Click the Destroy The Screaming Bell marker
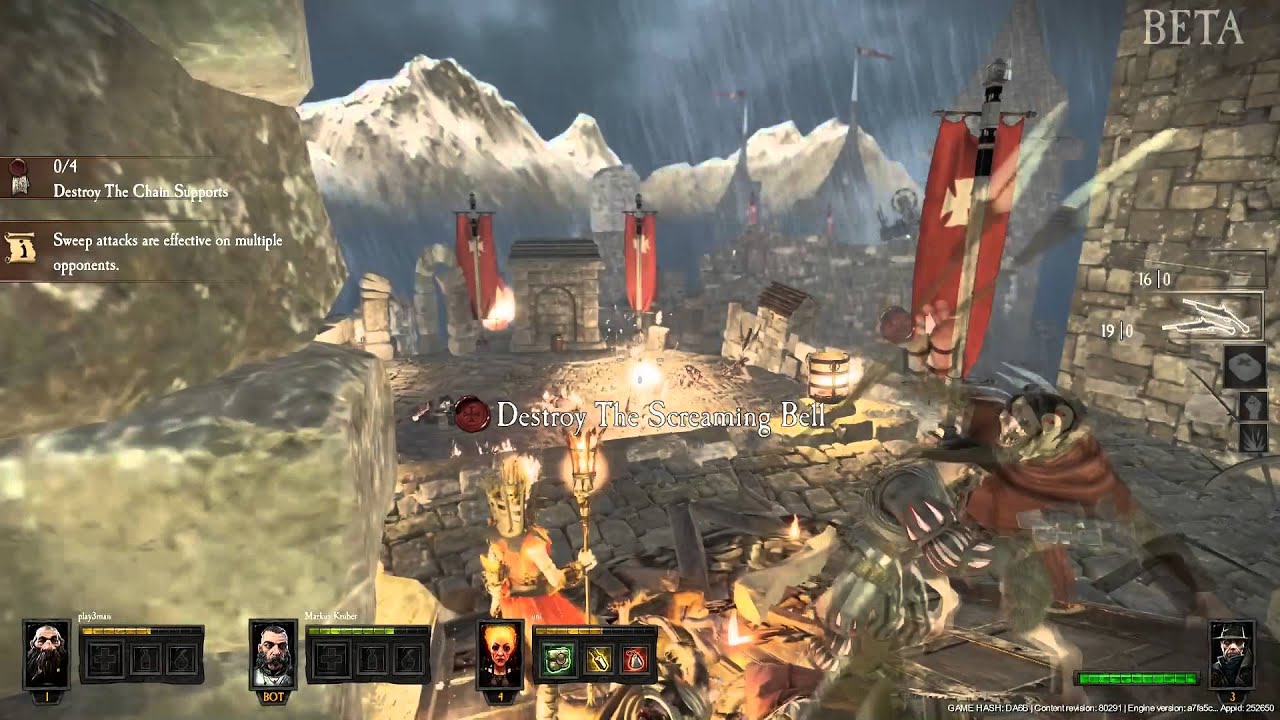Image resolution: width=1280 pixels, height=720 pixels. pyautogui.click(x=660, y=415)
